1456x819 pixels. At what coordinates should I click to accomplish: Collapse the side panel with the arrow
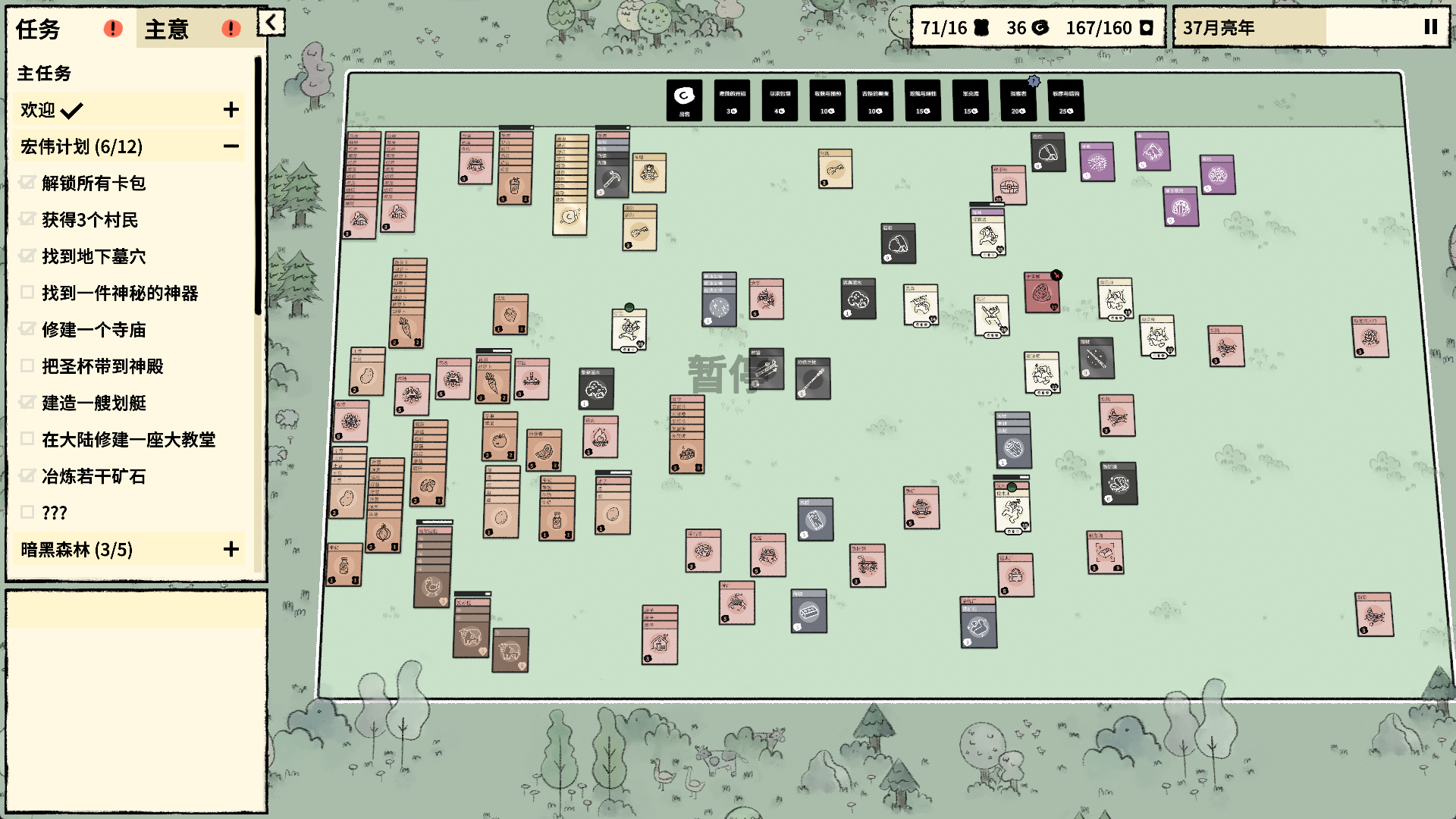point(271,23)
